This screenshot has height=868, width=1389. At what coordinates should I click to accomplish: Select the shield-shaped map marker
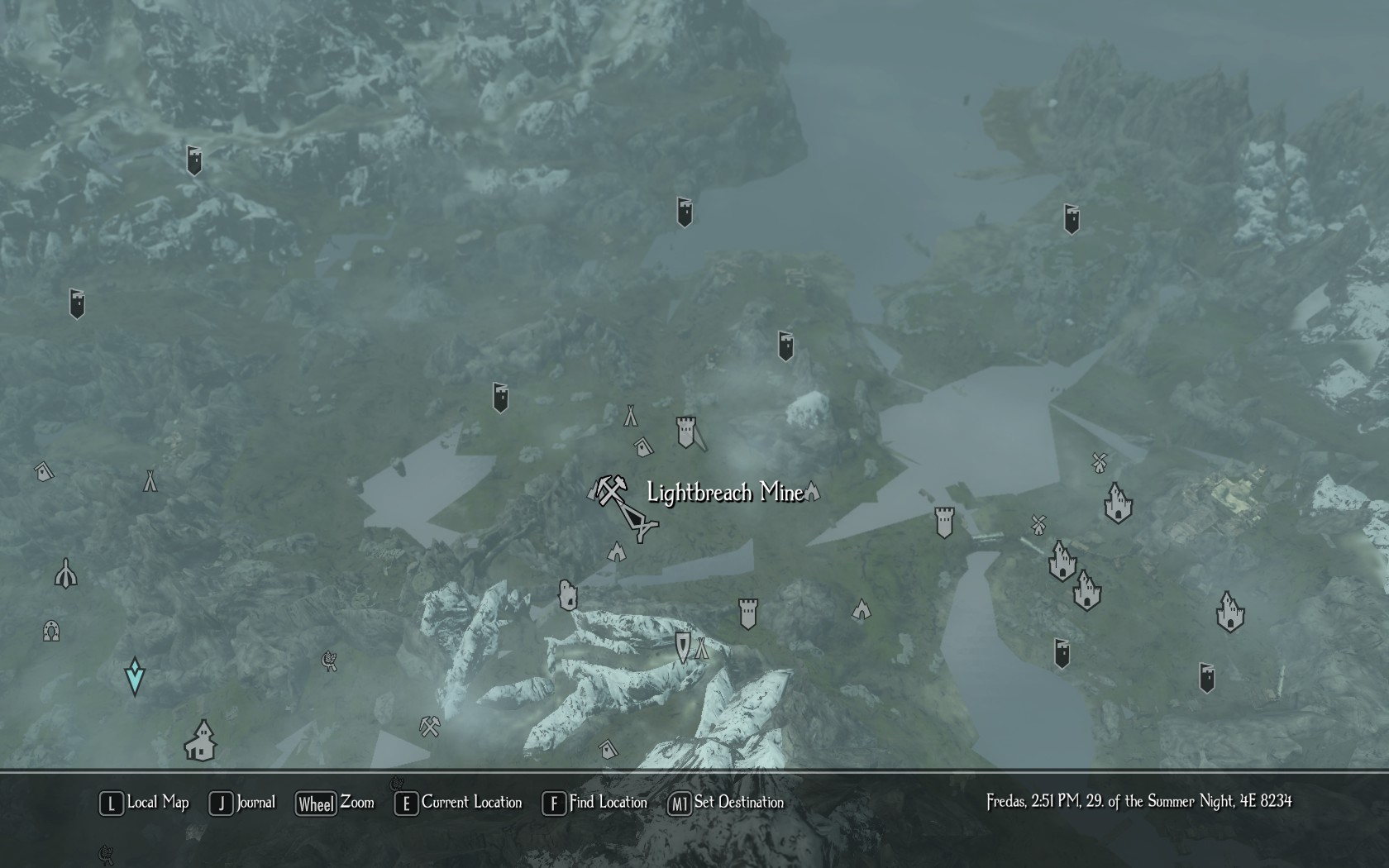pyautogui.click(x=682, y=646)
